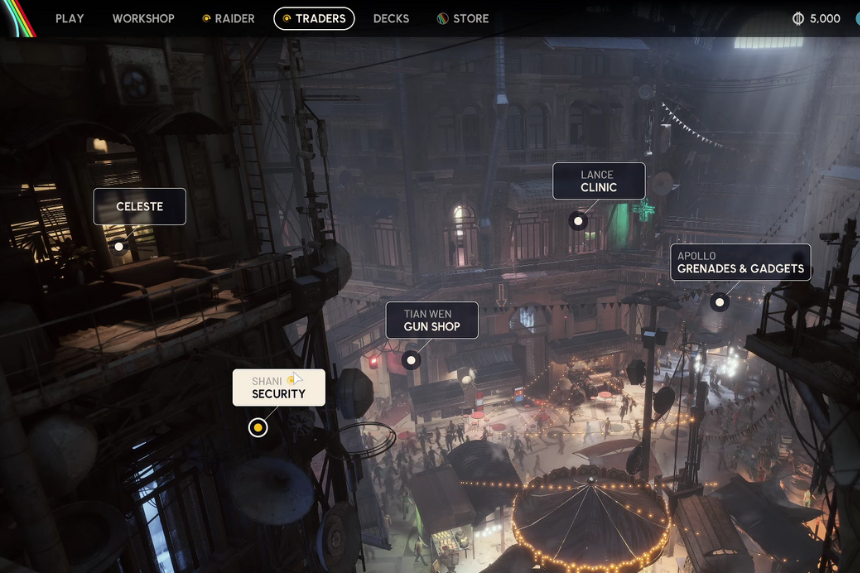Image resolution: width=860 pixels, height=573 pixels.
Task: Open the Play tab
Action: 69,19
